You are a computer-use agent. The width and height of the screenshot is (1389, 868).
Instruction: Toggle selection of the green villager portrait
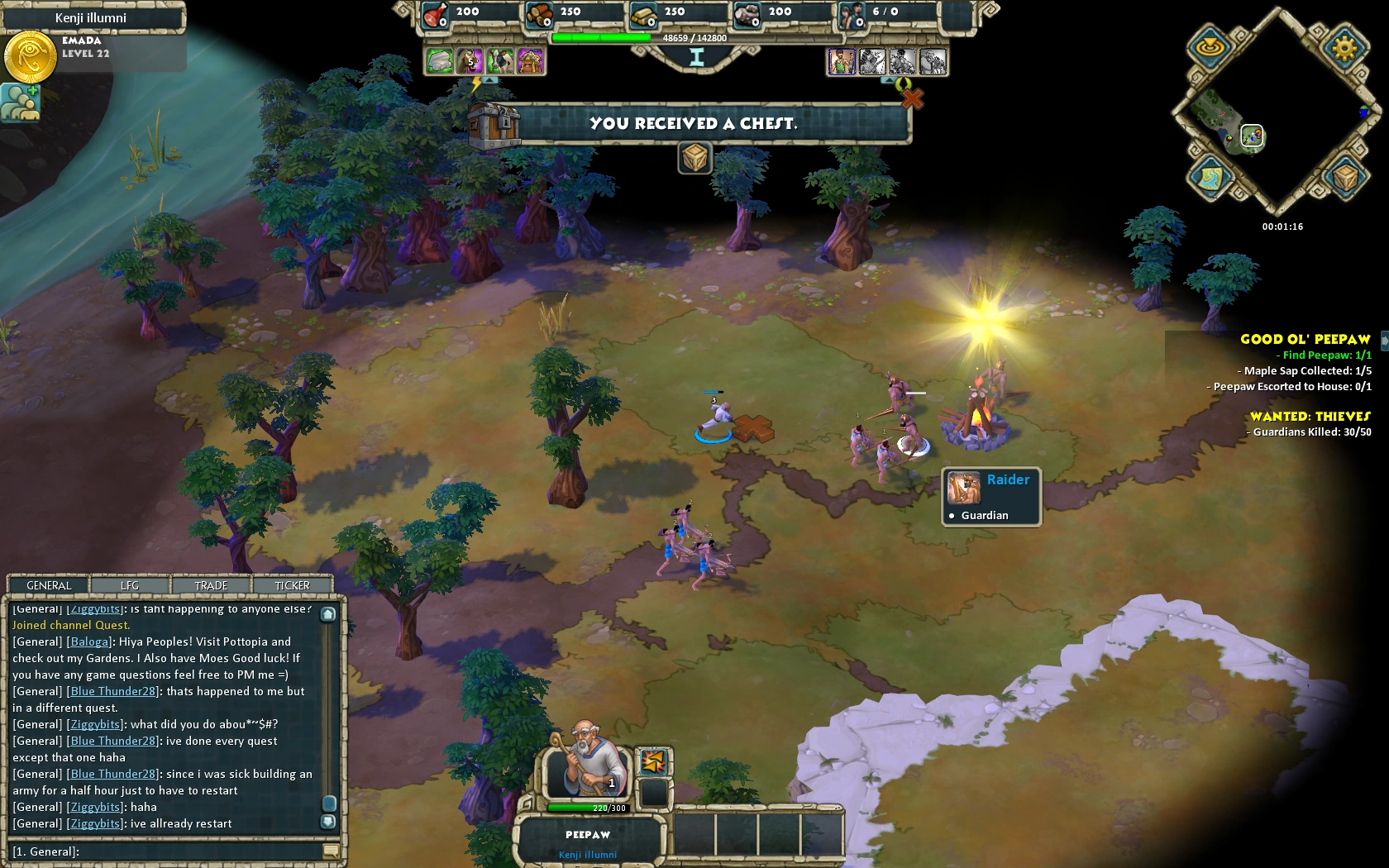click(842, 62)
